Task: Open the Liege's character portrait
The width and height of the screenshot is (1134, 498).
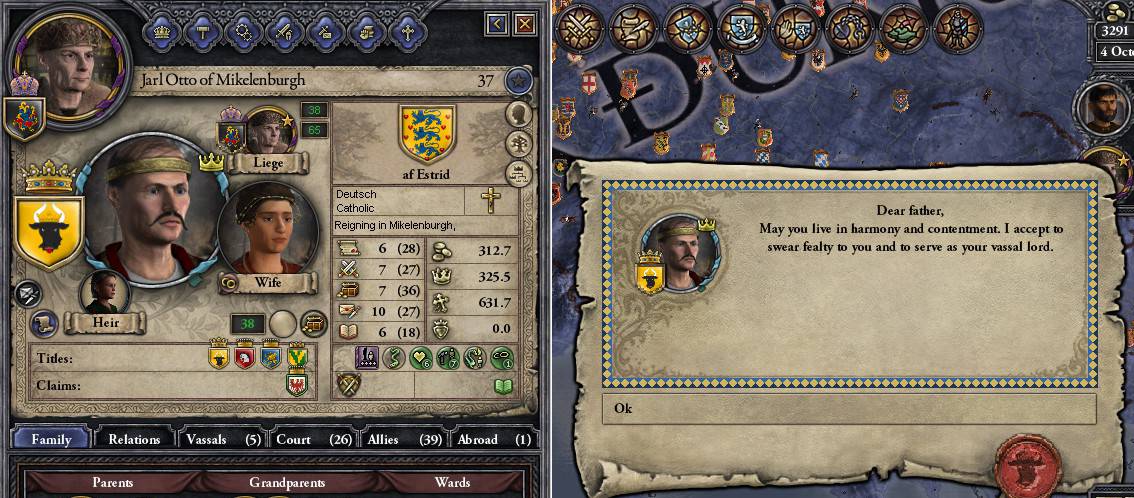Action: pos(267,131)
